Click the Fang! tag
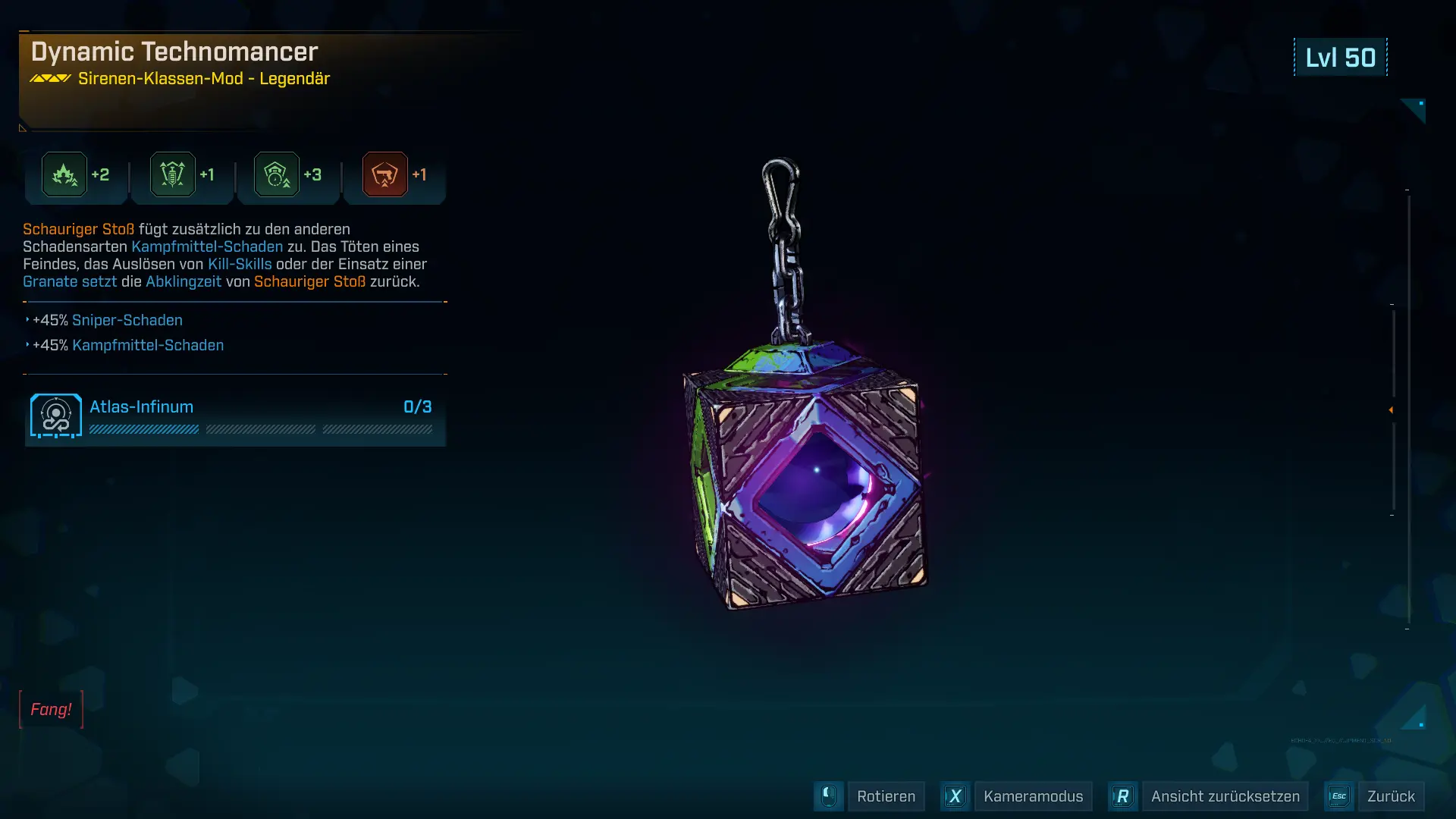Screen dimensions: 1456x819 tap(51, 709)
